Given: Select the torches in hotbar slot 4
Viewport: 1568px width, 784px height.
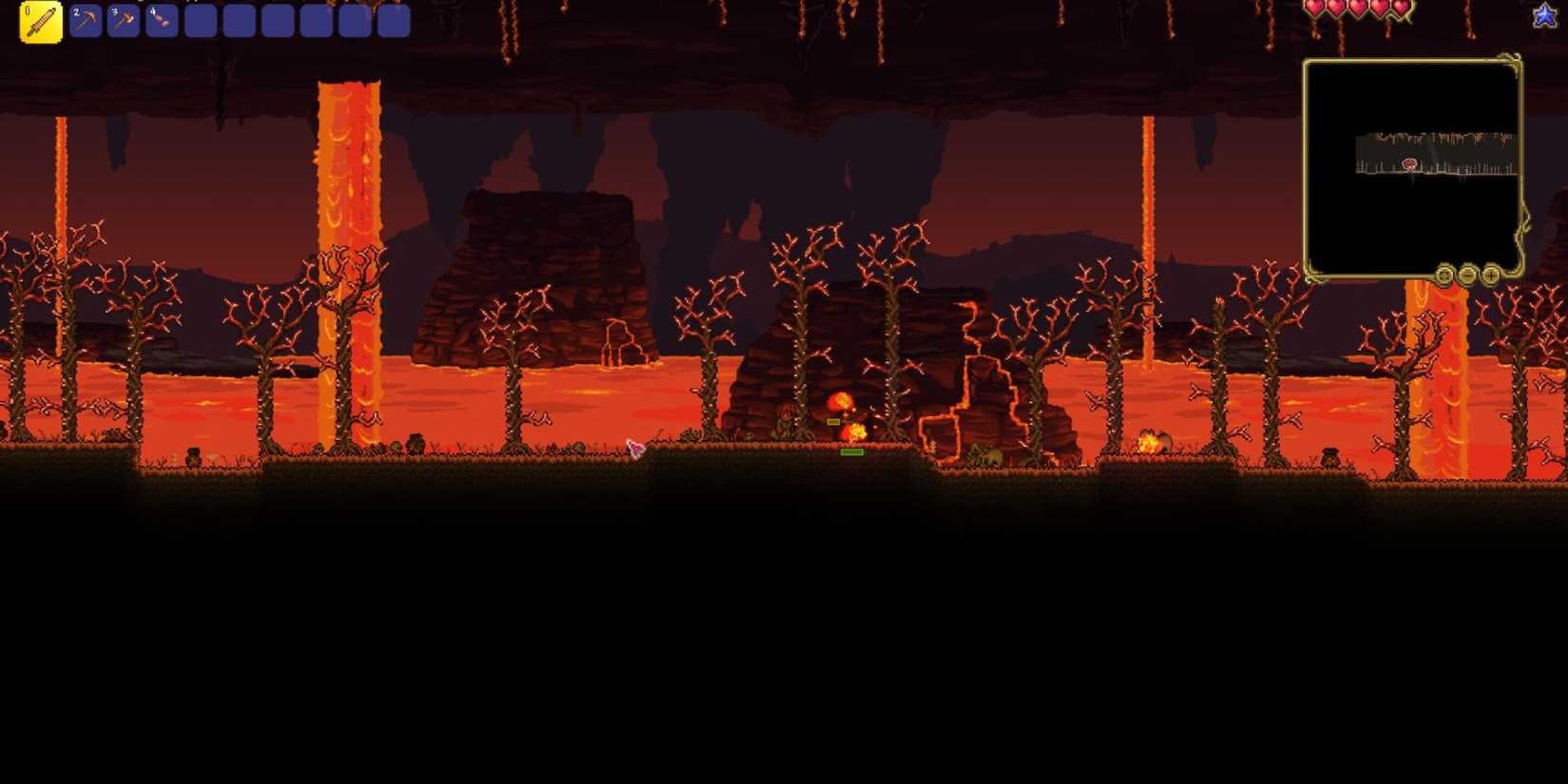Looking at the screenshot, I should pos(162,20).
